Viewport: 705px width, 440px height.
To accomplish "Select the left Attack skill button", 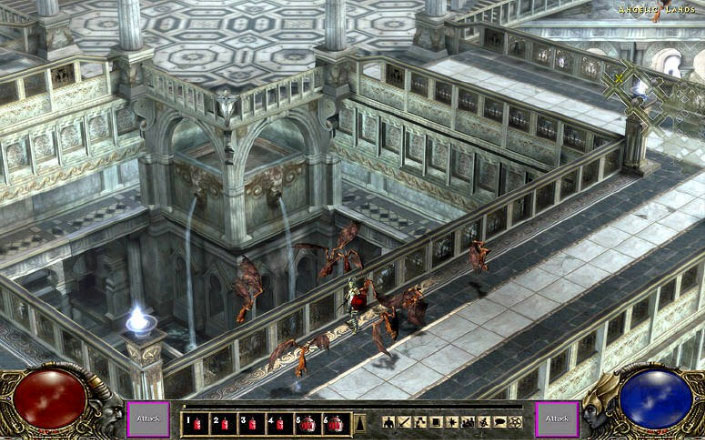I will tap(142, 419).
